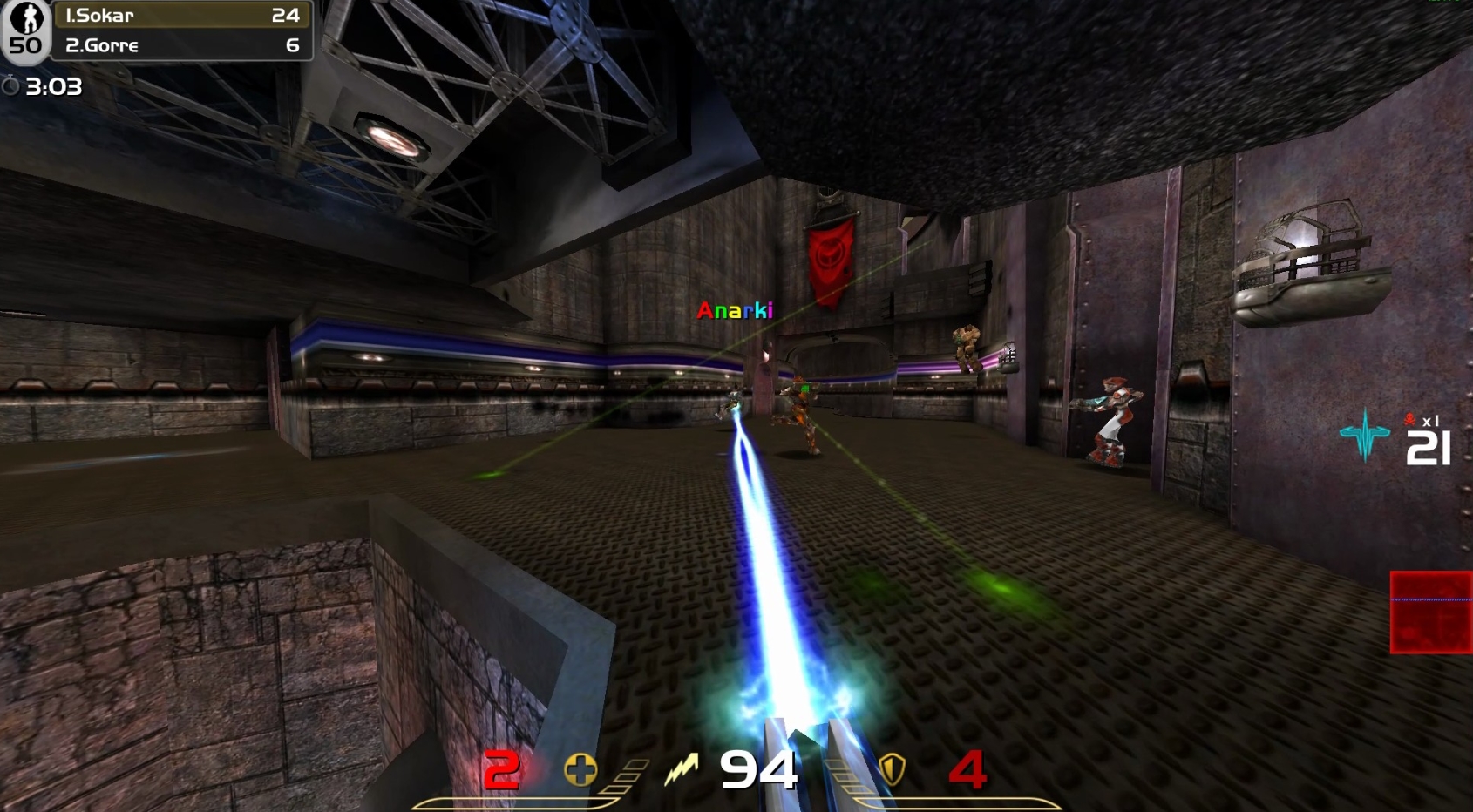Click the gold shield armor icon
The image size is (1473, 812).
pos(891,770)
